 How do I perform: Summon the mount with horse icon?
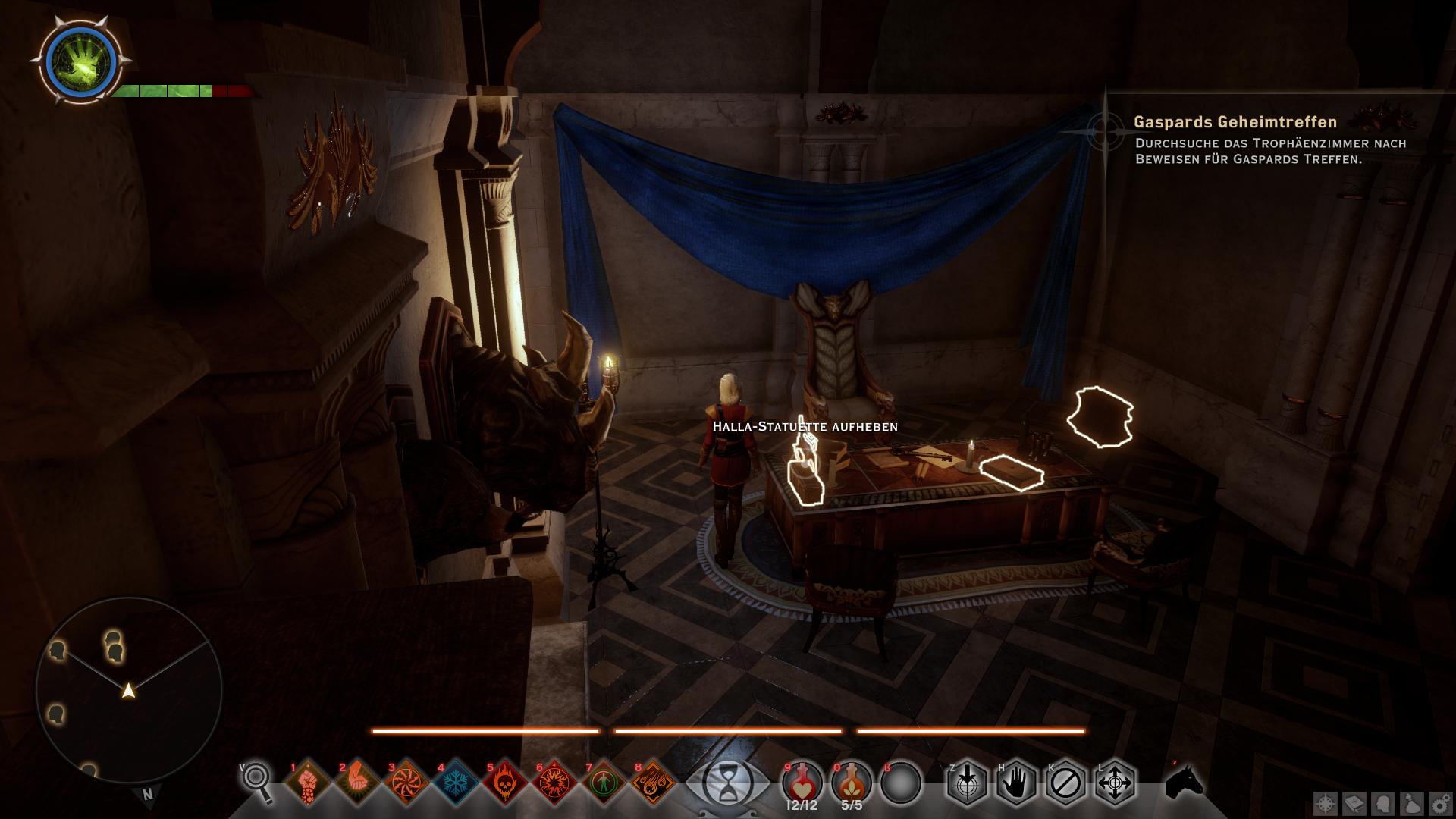click(x=1184, y=781)
